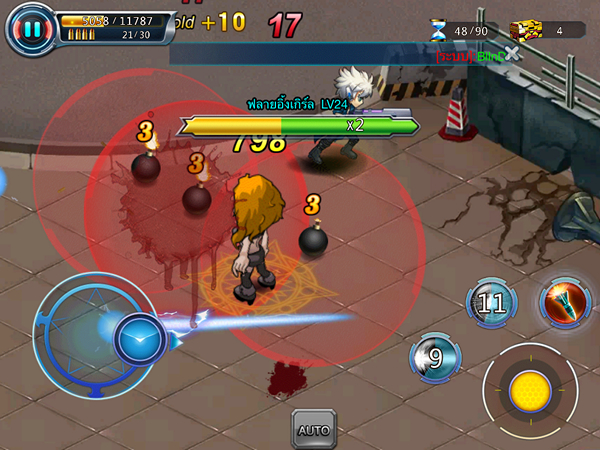Pause the game with the pause button
This screenshot has width=600, height=450.
tap(31, 29)
